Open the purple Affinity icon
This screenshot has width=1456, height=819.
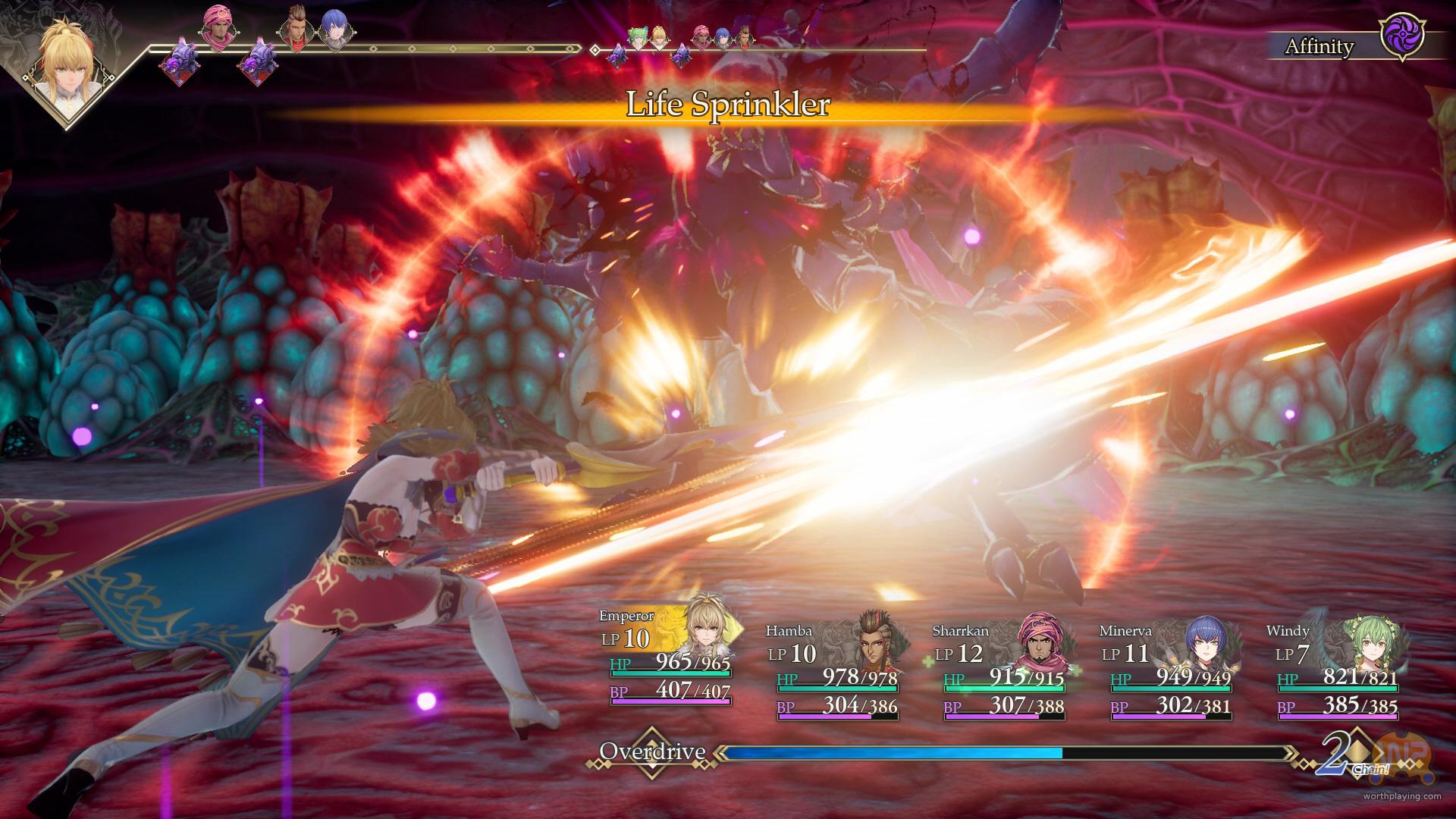coord(1402,37)
